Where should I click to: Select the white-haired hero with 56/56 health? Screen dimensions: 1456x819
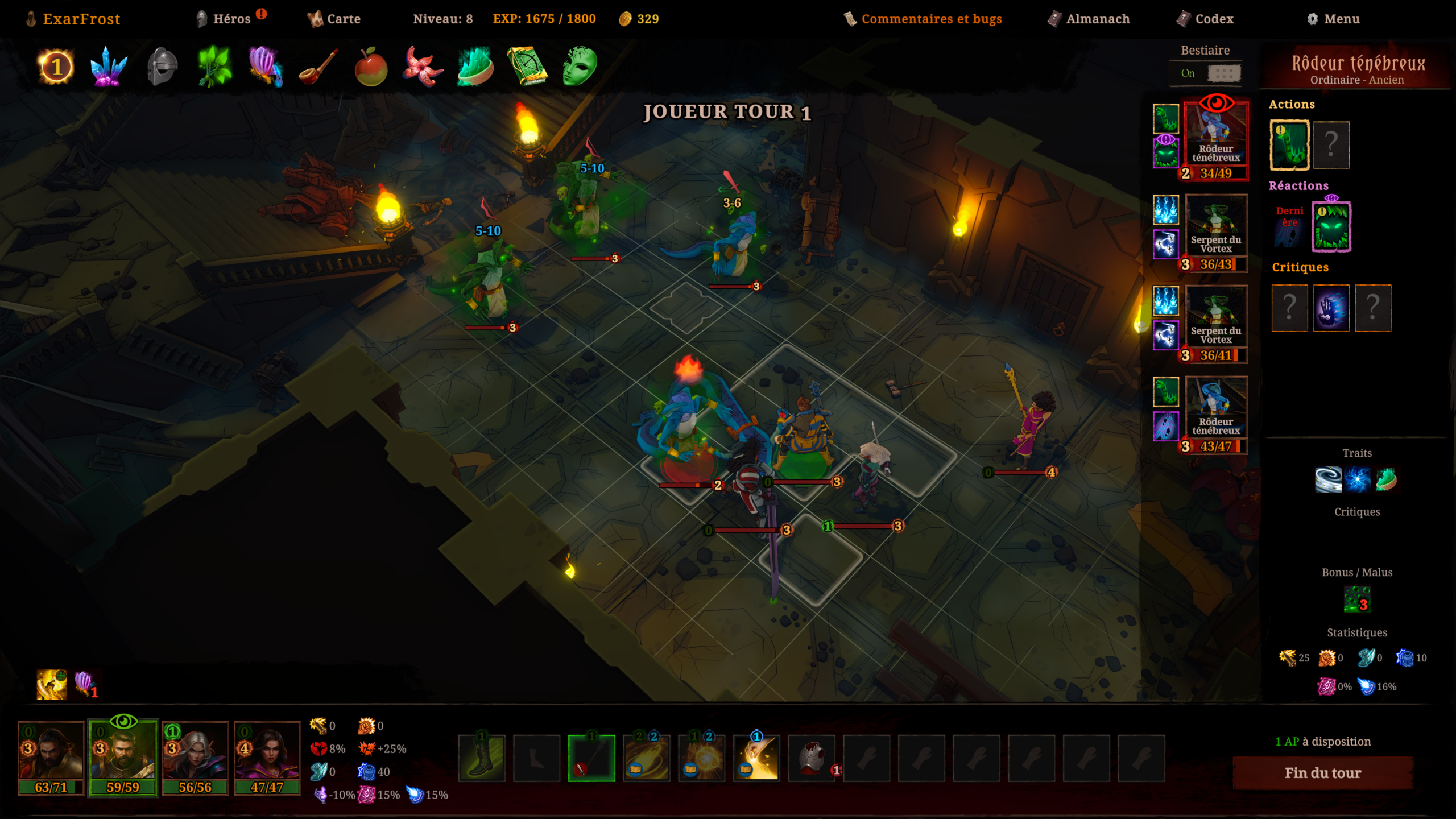pos(195,756)
